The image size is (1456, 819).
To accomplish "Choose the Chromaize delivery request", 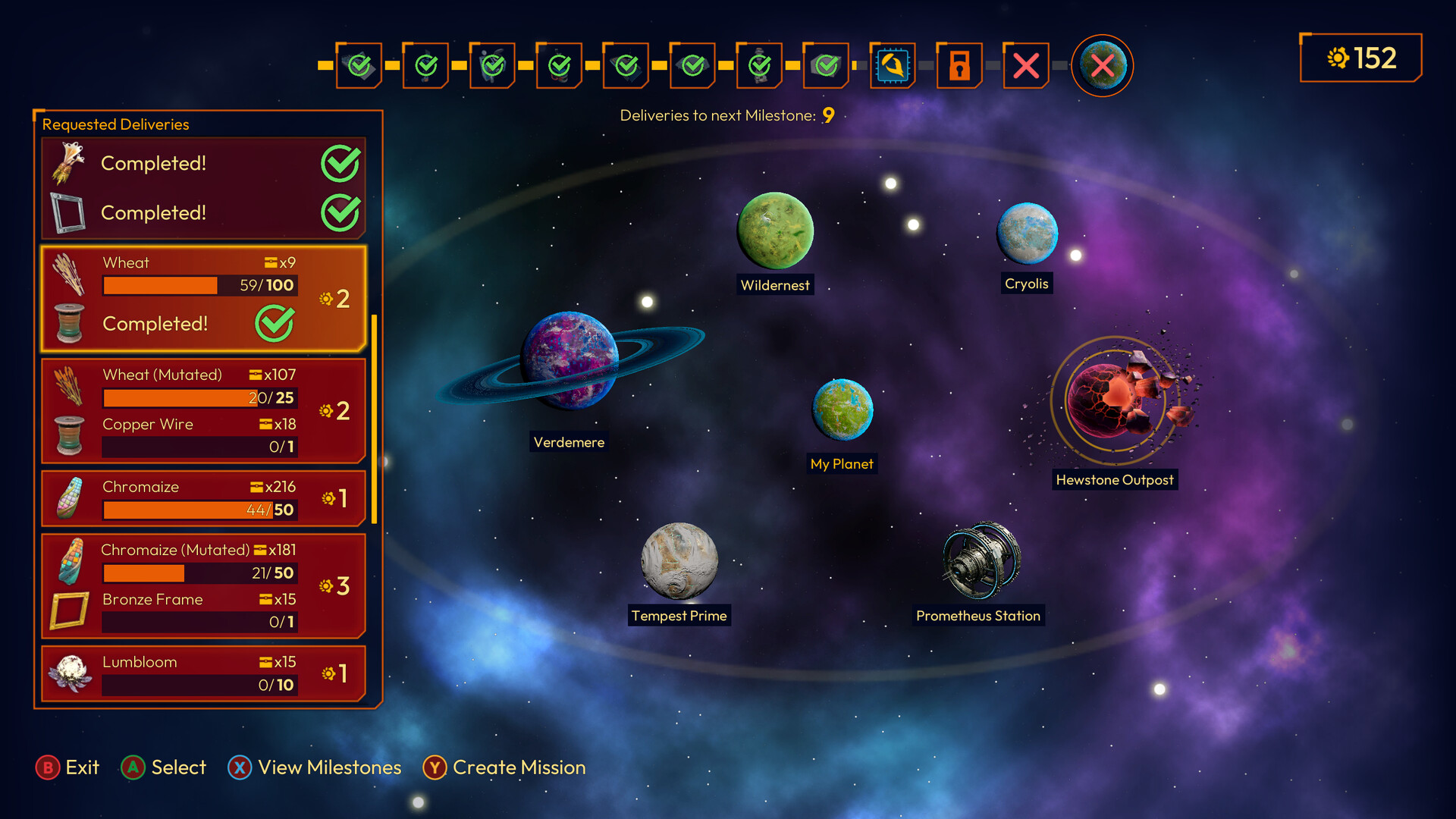I will (203, 498).
